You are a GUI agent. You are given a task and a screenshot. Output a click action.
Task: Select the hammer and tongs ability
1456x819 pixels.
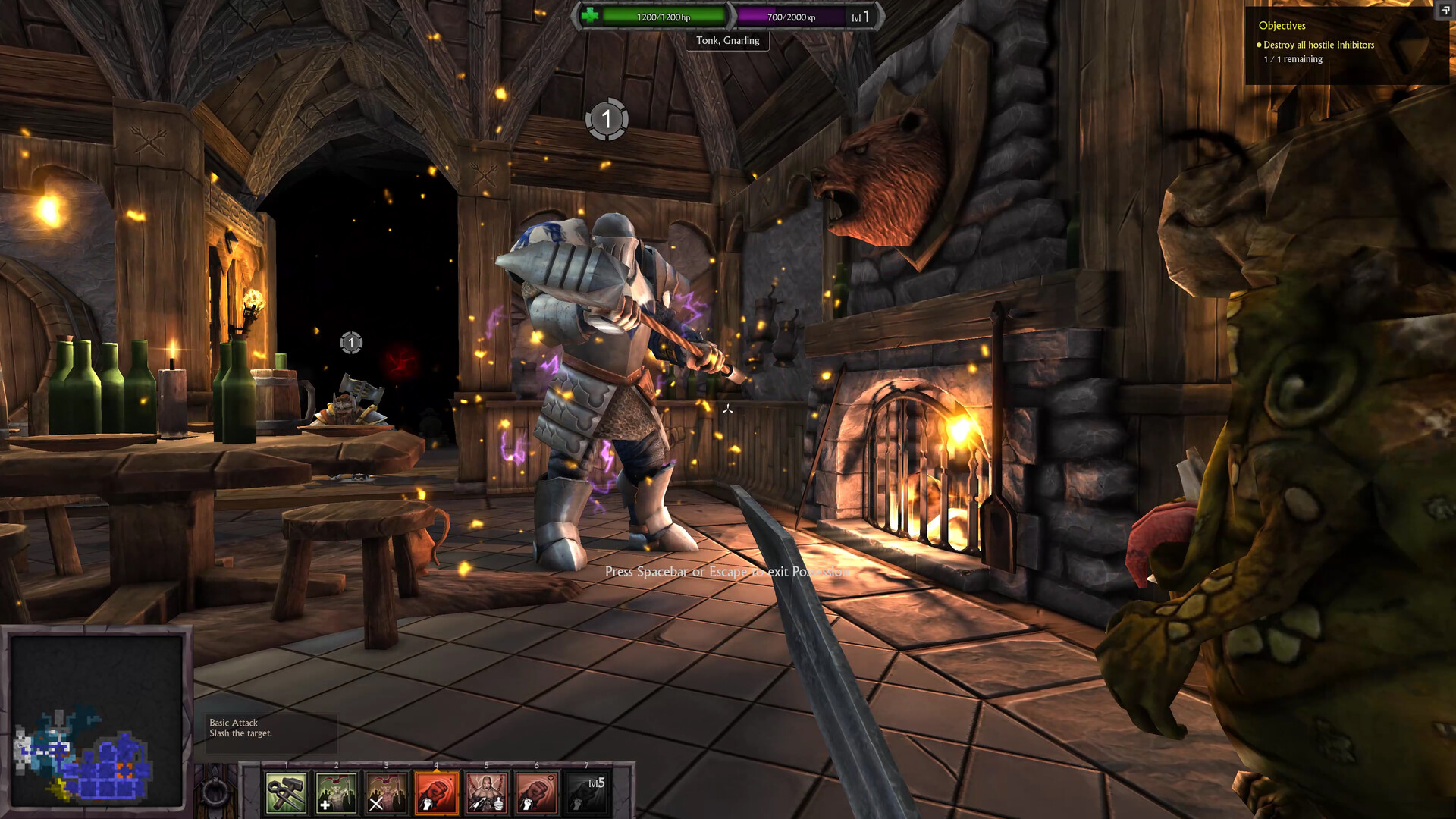click(286, 792)
